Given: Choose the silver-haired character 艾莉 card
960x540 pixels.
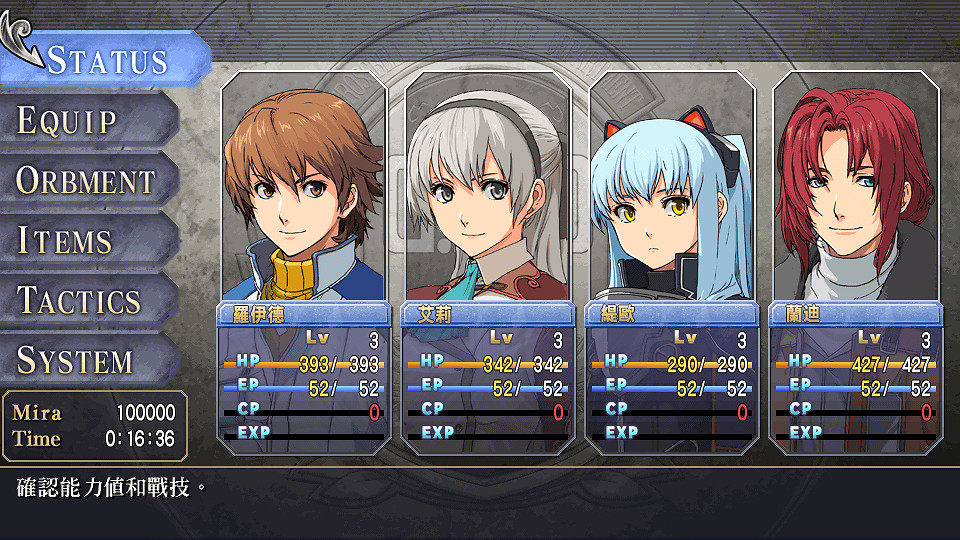Looking at the screenshot, I should pyautogui.click(x=486, y=260).
